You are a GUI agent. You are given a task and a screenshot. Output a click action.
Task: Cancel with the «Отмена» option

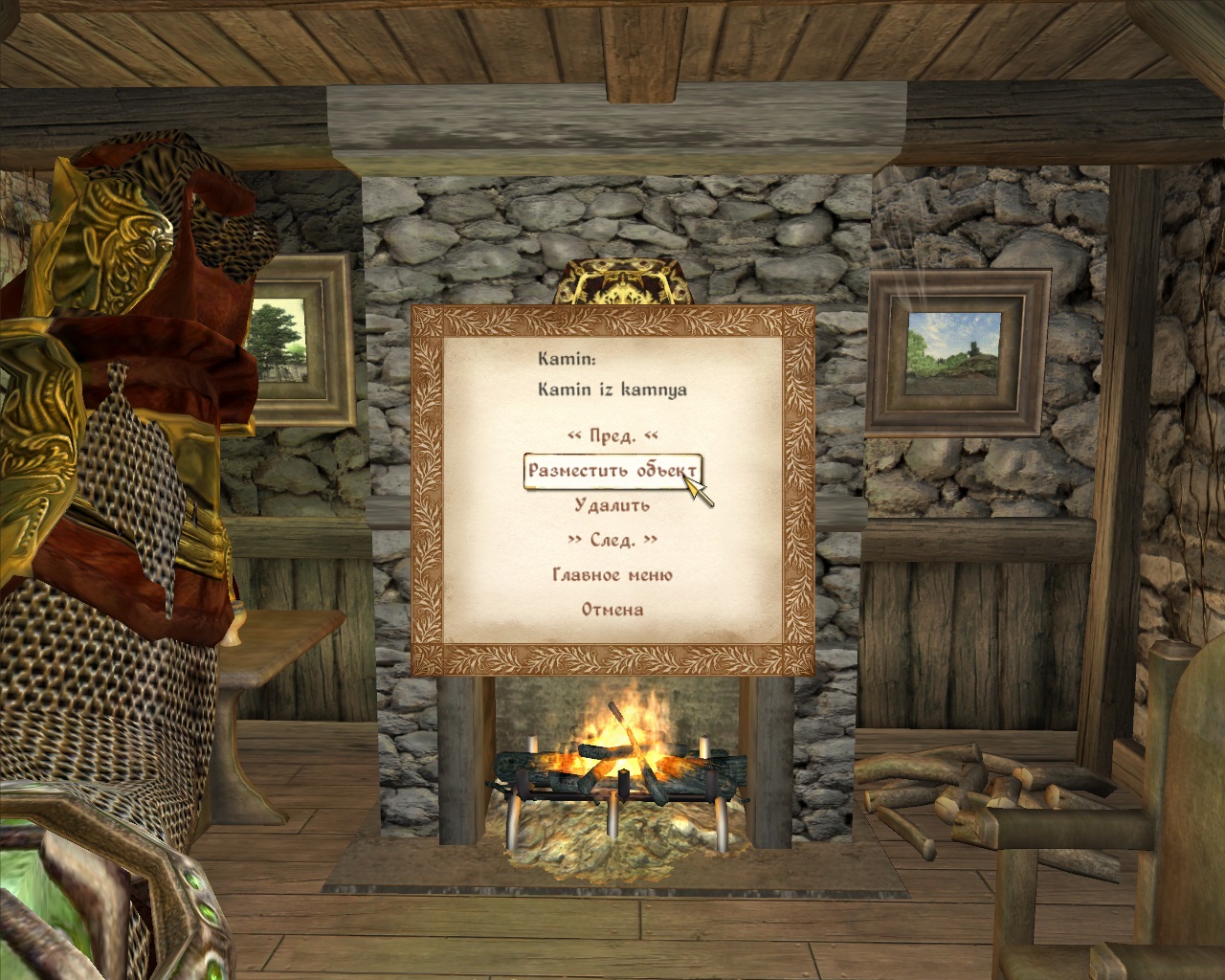click(x=612, y=610)
